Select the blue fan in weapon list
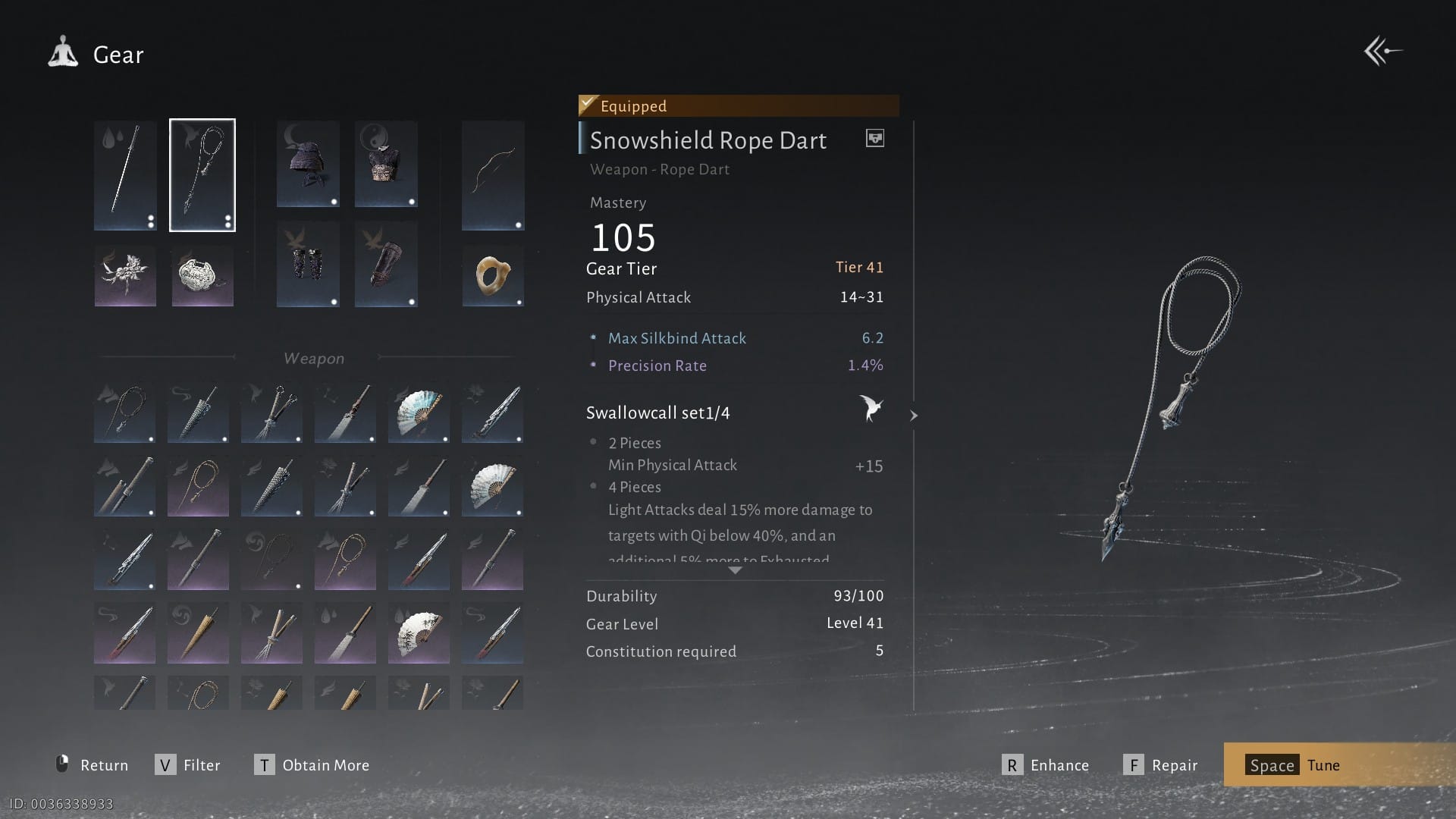Image resolution: width=1456 pixels, height=819 pixels. 419,413
